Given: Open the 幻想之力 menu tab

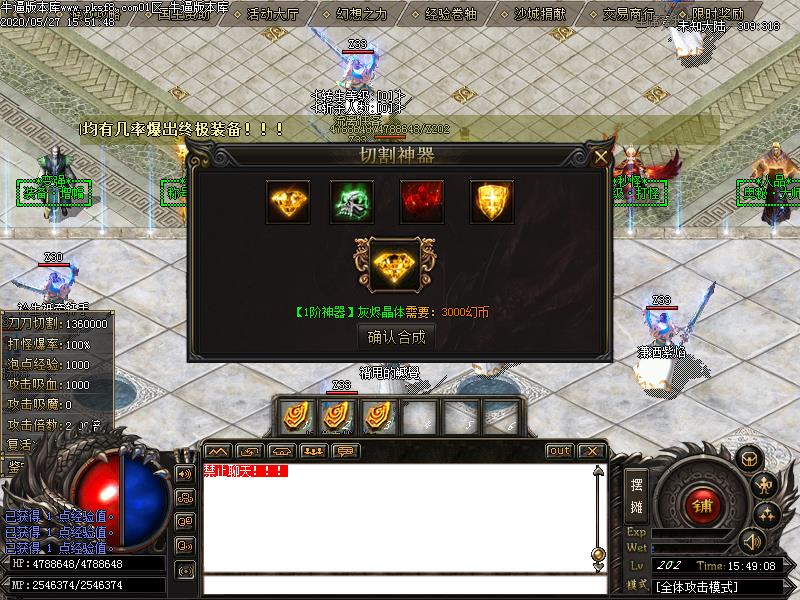Looking at the screenshot, I should click(360, 14).
